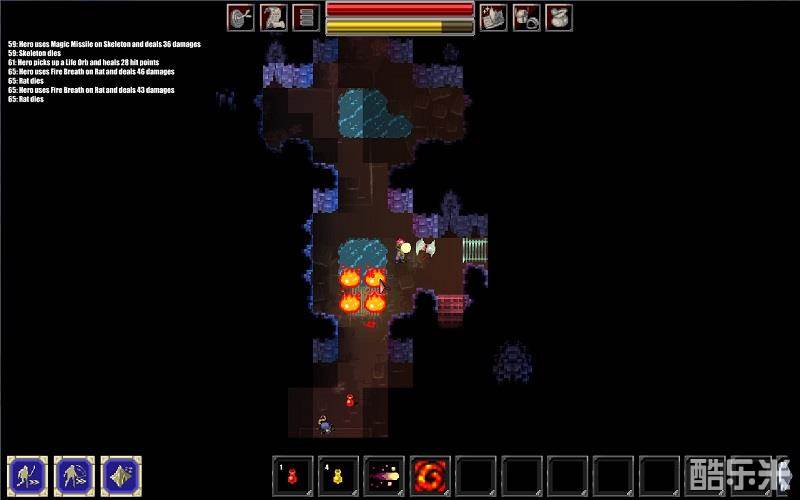Open the sparkling spellbook icon

tap(493, 17)
